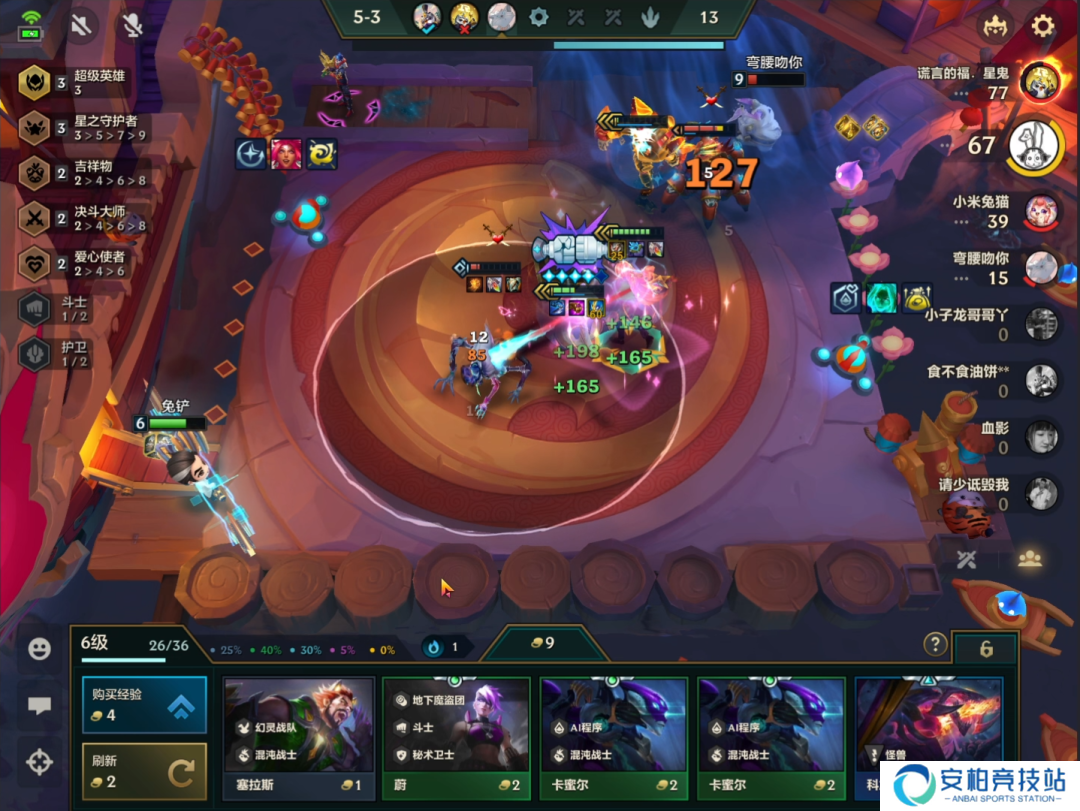Toggle the shop lock button
The height and width of the screenshot is (811, 1080).
point(986,649)
